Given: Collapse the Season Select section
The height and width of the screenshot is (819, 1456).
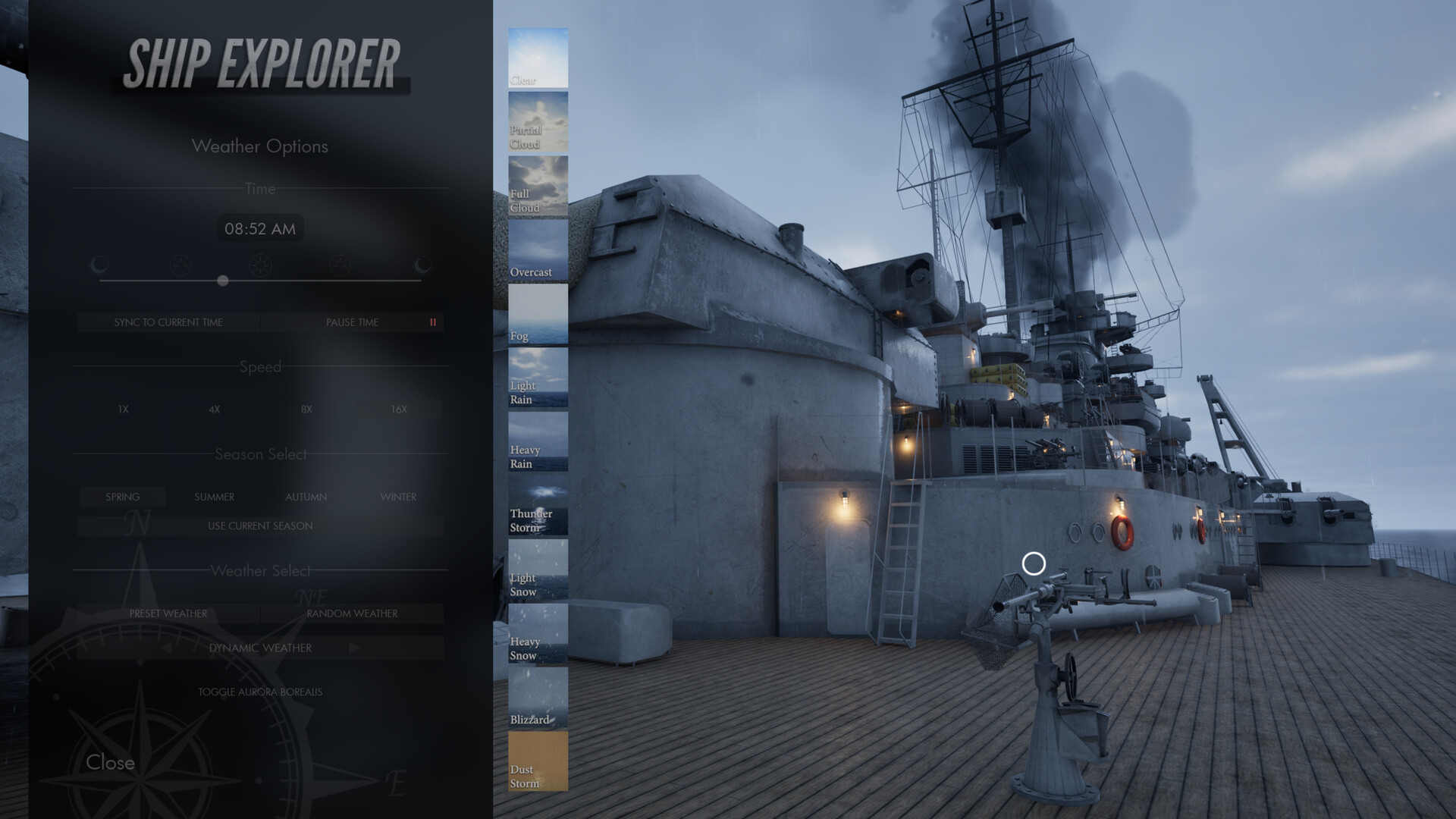Looking at the screenshot, I should point(260,454).
